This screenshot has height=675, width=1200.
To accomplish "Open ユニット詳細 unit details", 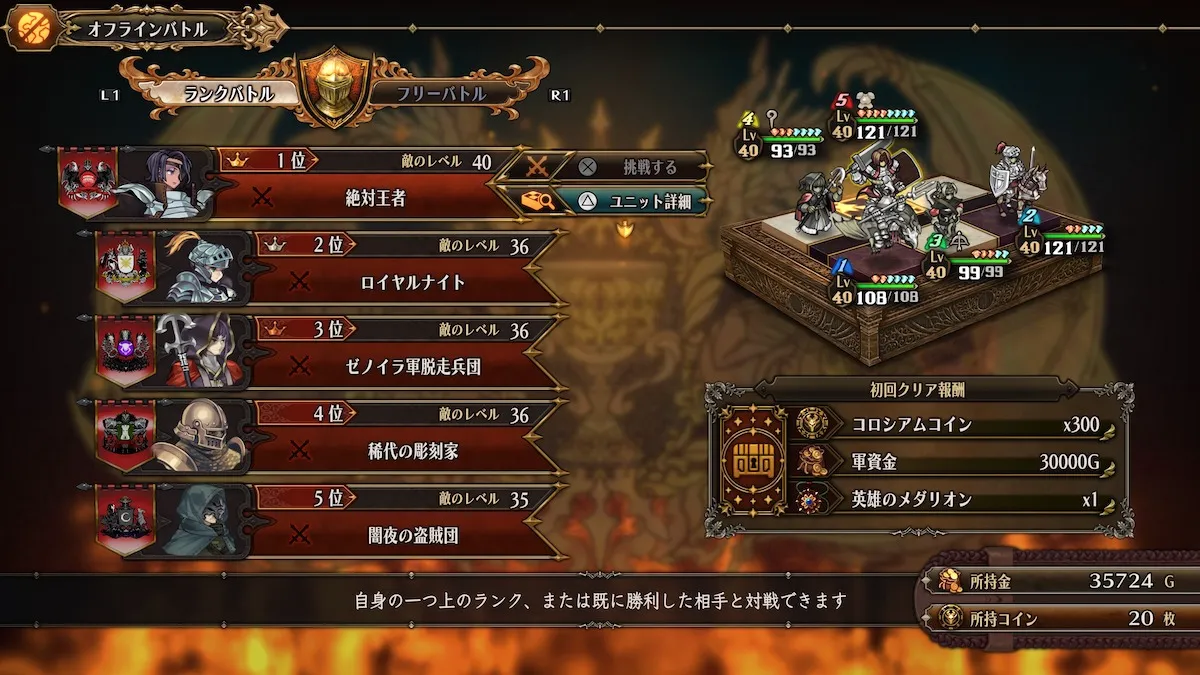I will point(632,201).
